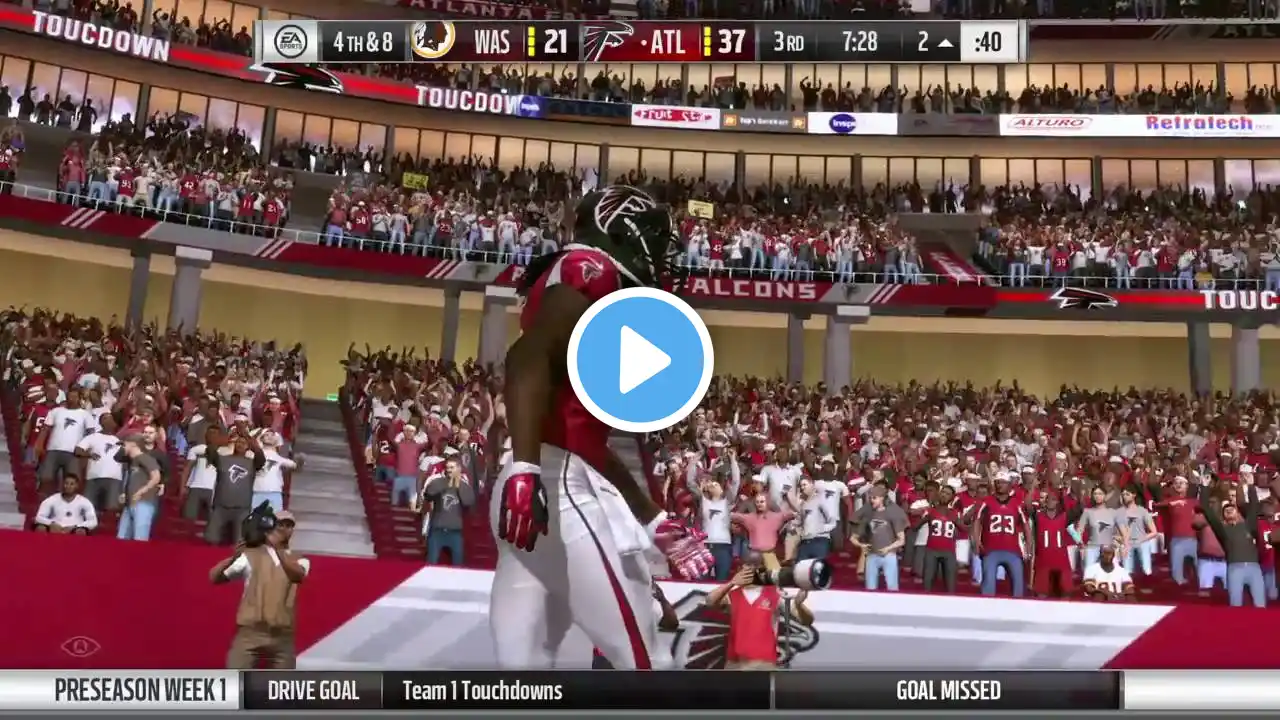Play the video with the blue play button

640,360
